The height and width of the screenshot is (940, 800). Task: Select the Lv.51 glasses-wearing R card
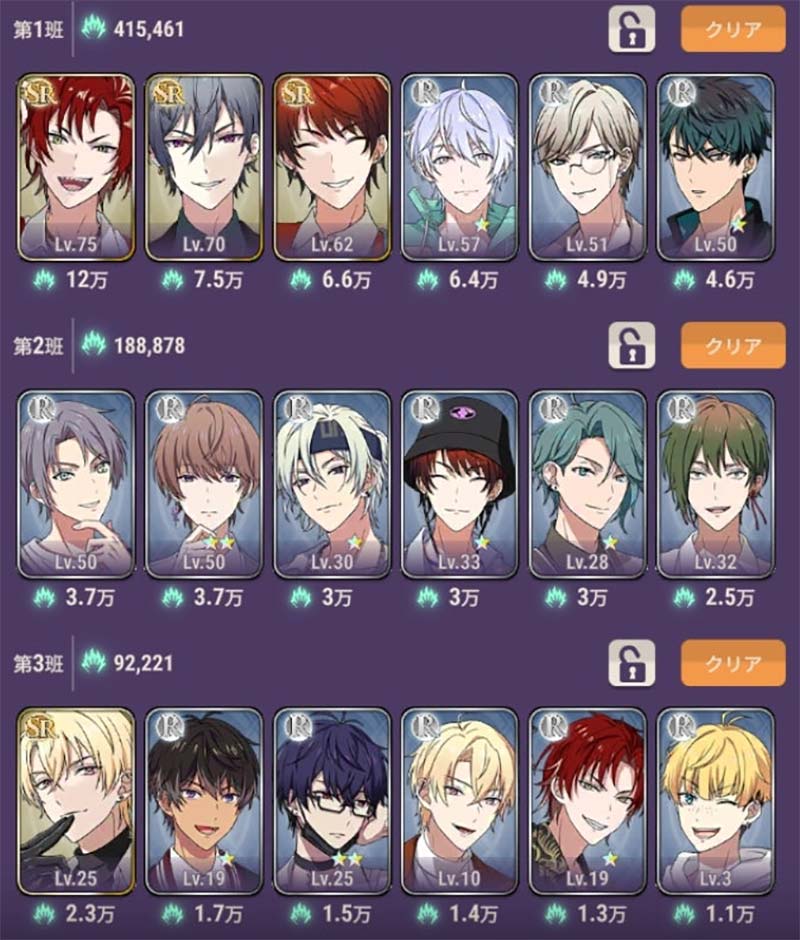[x=588, y=167]
